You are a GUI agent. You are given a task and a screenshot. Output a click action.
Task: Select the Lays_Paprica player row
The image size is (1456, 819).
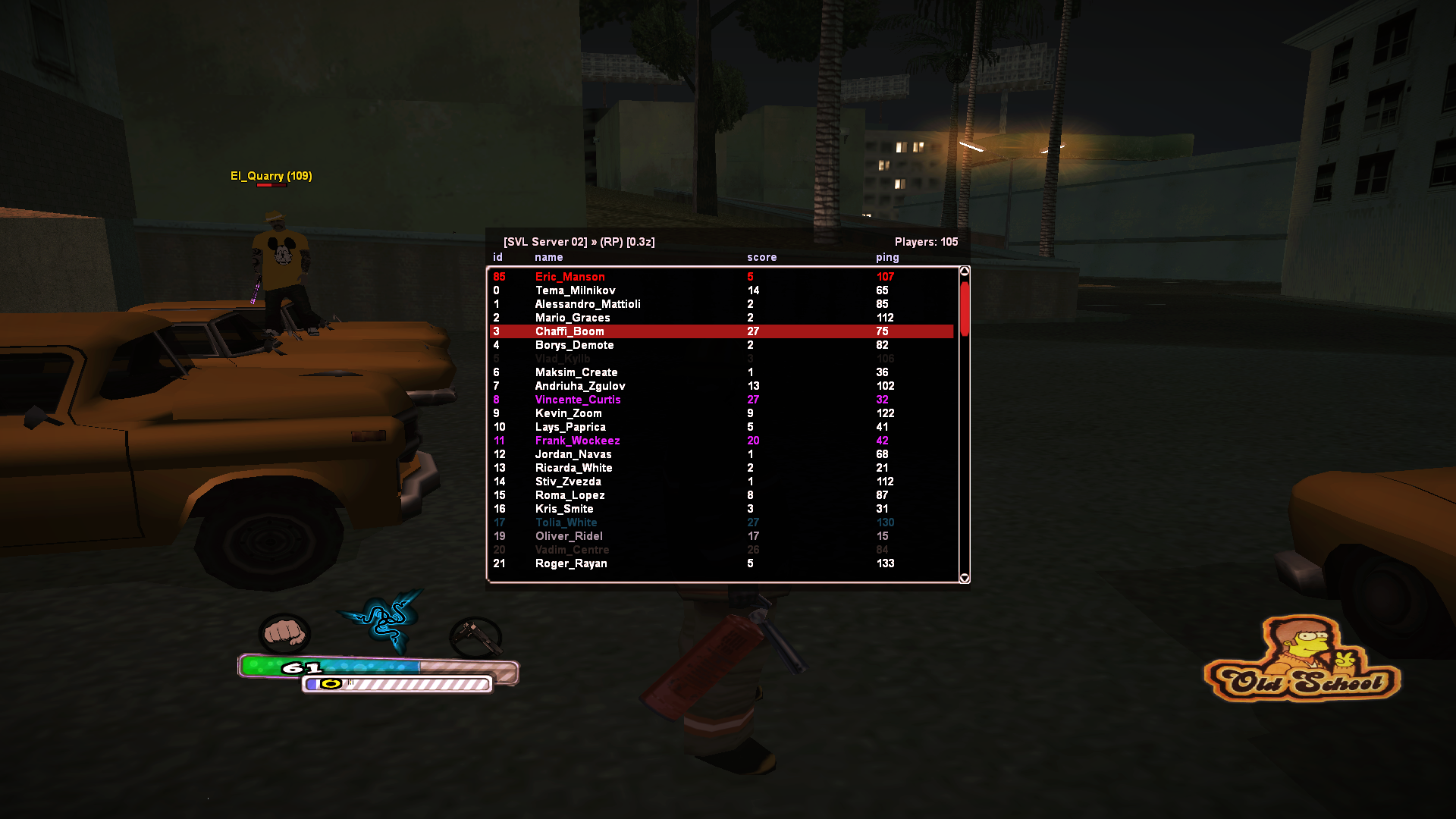click(570, 427)
